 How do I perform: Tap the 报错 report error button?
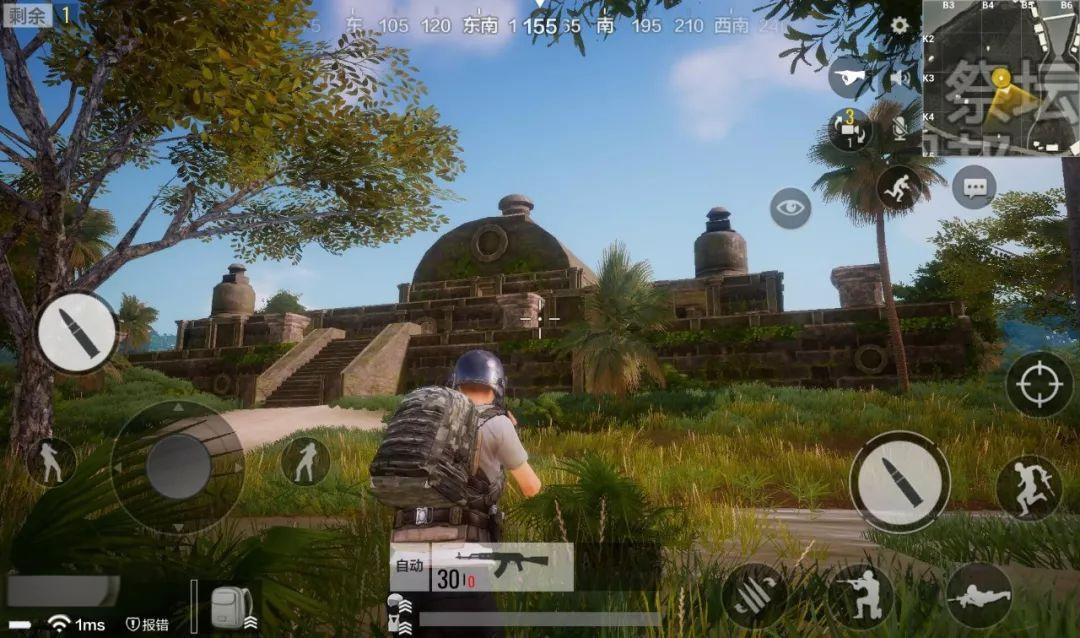(147, 624)
